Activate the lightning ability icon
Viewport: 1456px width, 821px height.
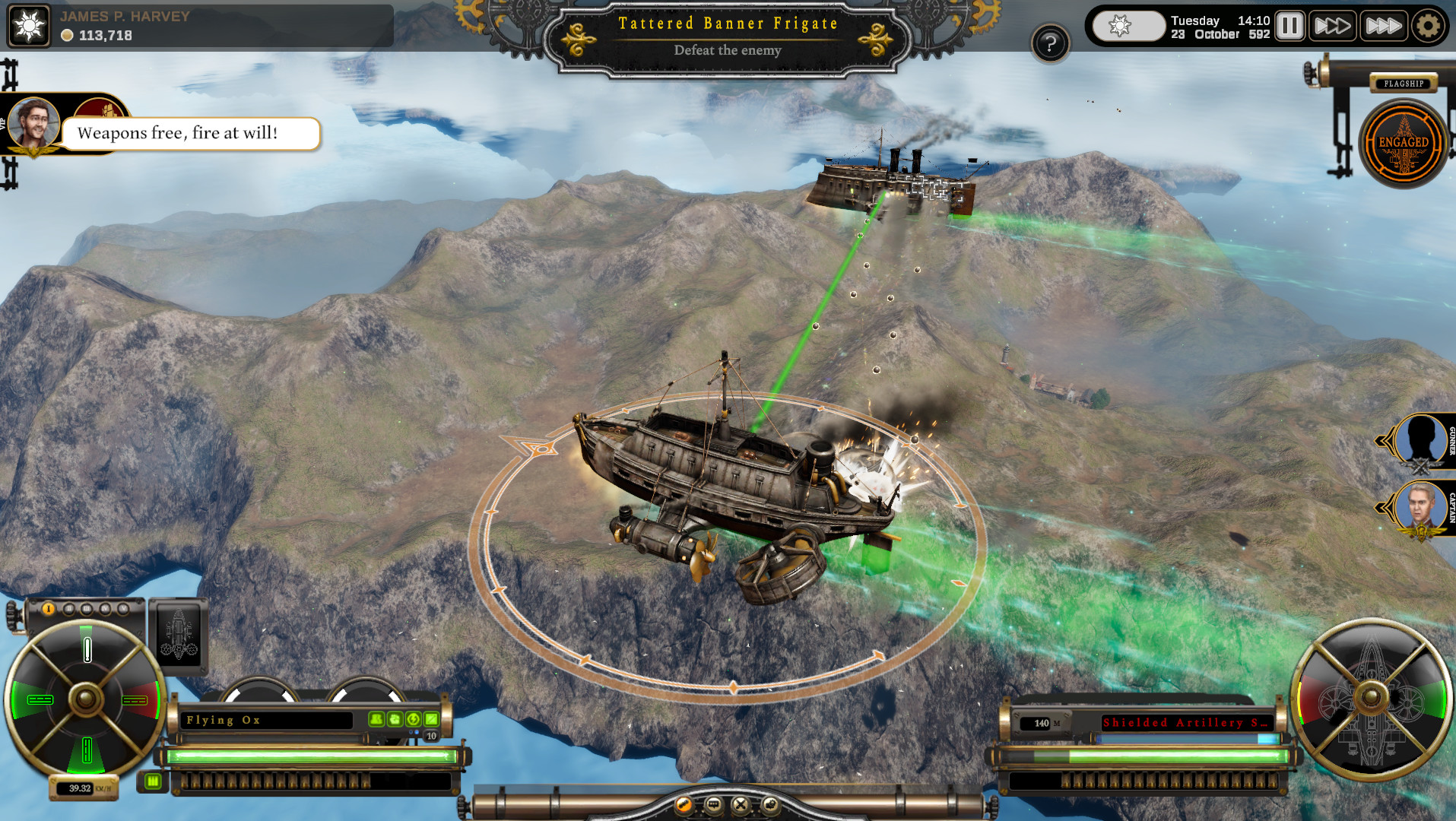[x=414, y=721]
